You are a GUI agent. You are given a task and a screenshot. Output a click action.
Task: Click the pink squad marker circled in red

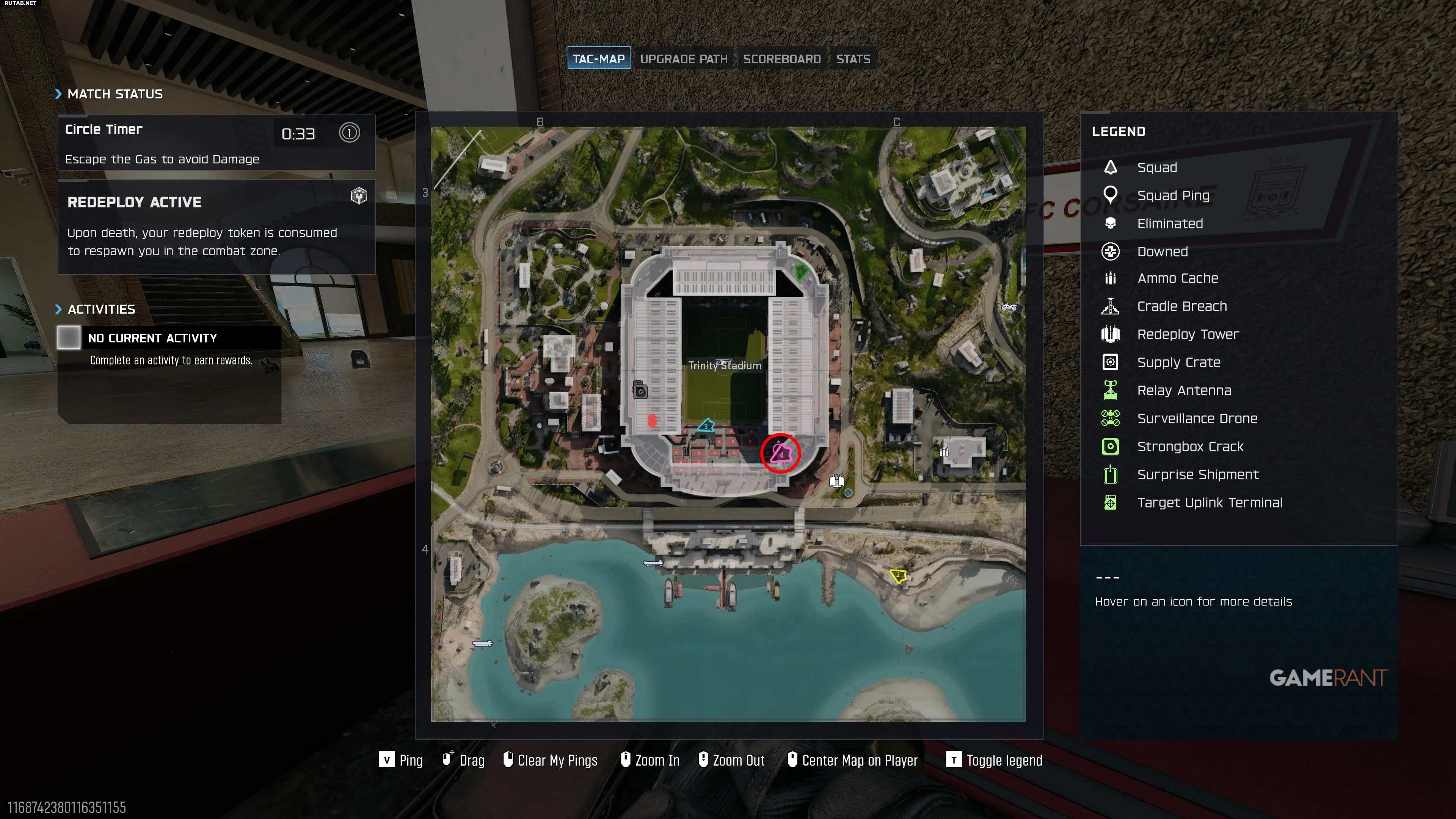(781, 453)
